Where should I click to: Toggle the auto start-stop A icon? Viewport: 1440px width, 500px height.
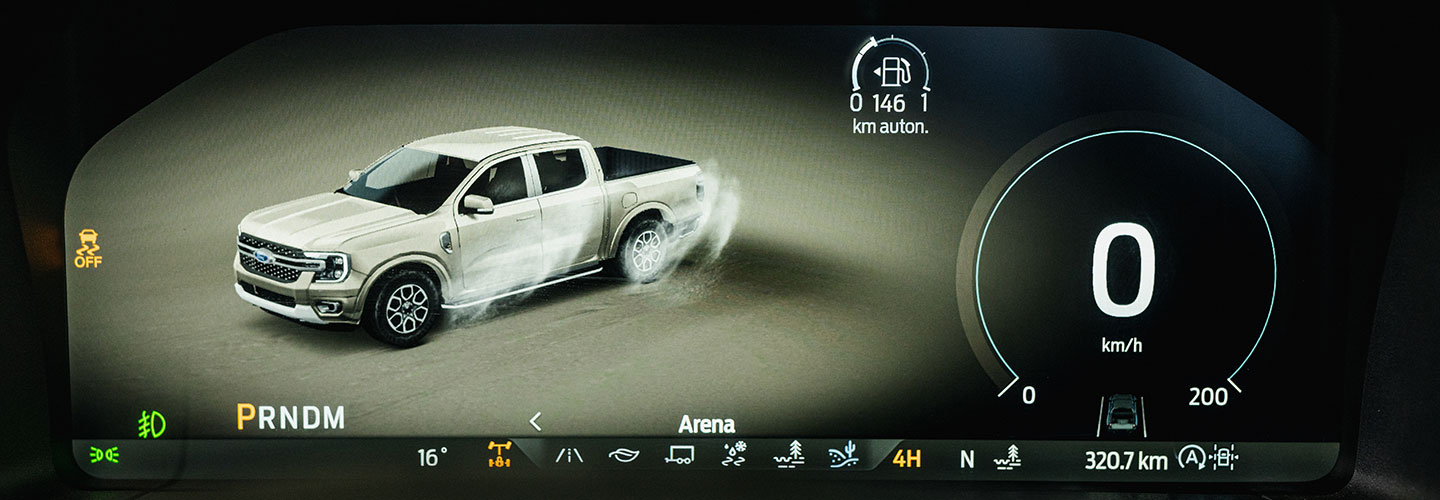coord(1190,458)
